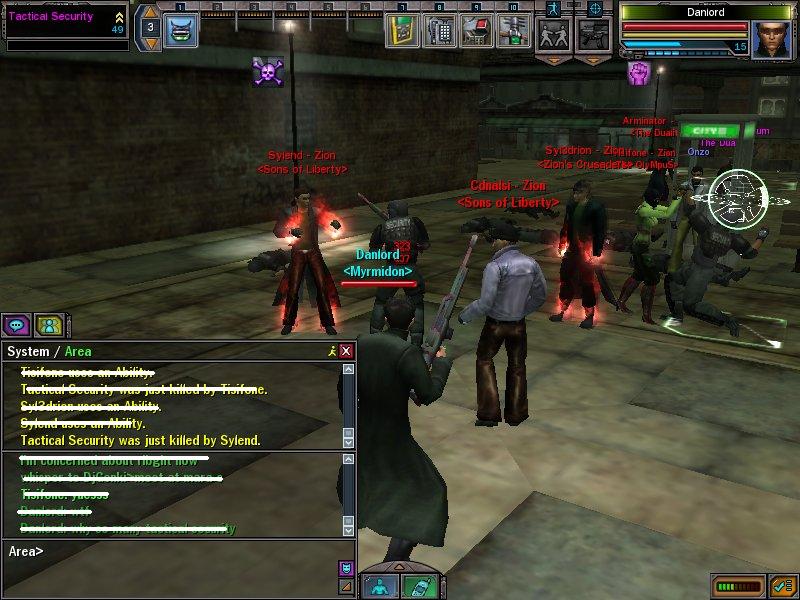Image resolution: width=800 pixels, height=600 pixels.
Task: Select the Tactical Security target panel
Action: click(x=63, y=24)
